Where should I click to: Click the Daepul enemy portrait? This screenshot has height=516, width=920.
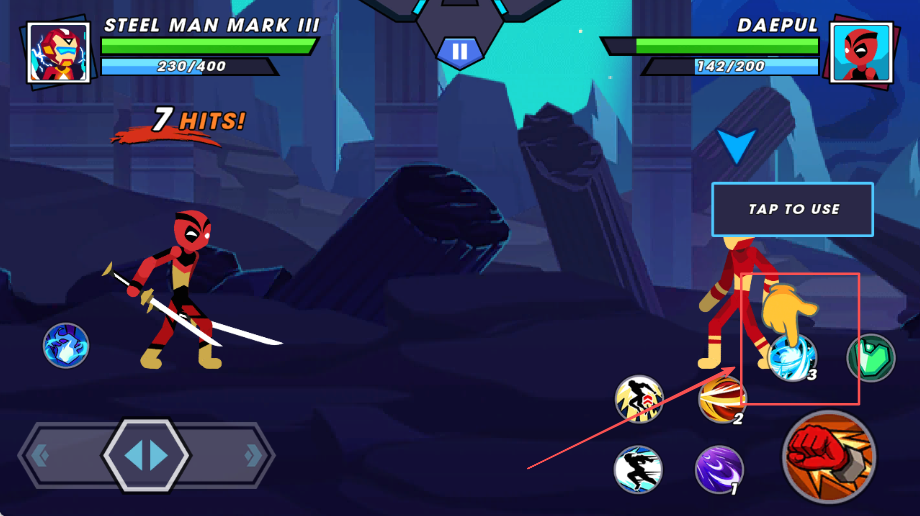[861, 52]
